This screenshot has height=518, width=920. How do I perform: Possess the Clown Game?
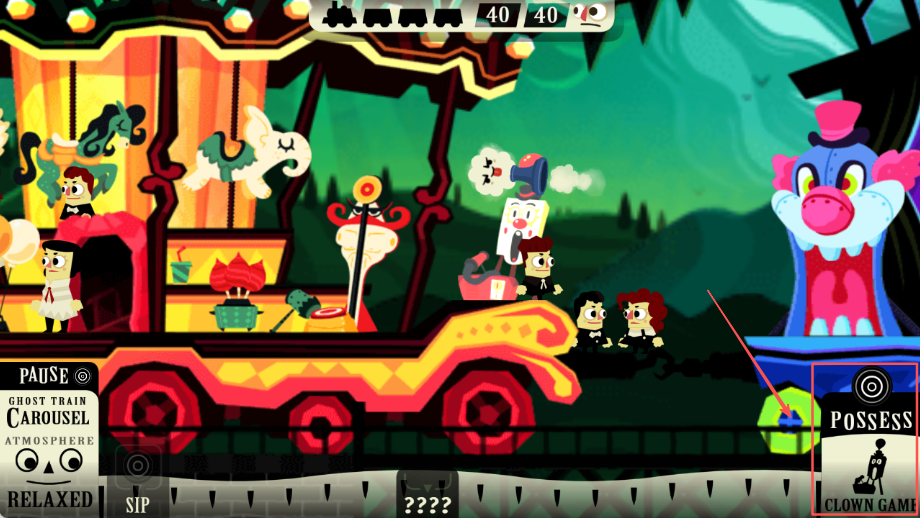click(x=867, y=440)
